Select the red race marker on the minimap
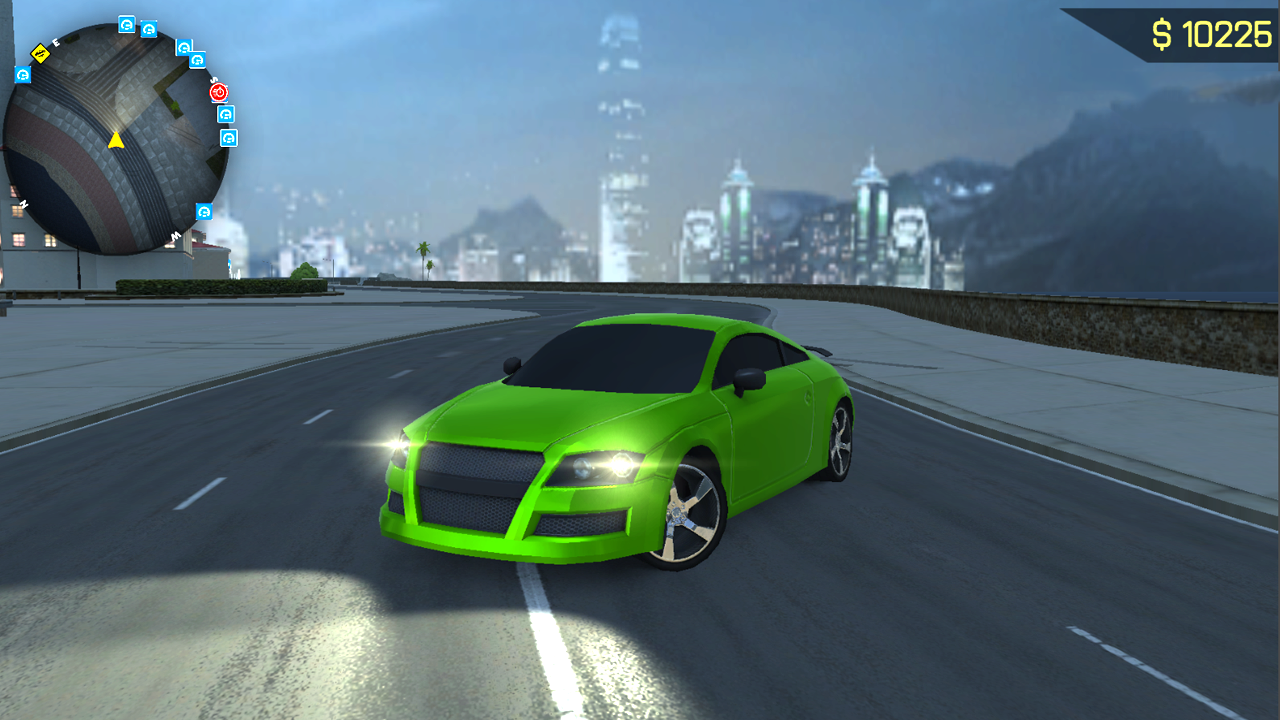 tap(218, 92)
